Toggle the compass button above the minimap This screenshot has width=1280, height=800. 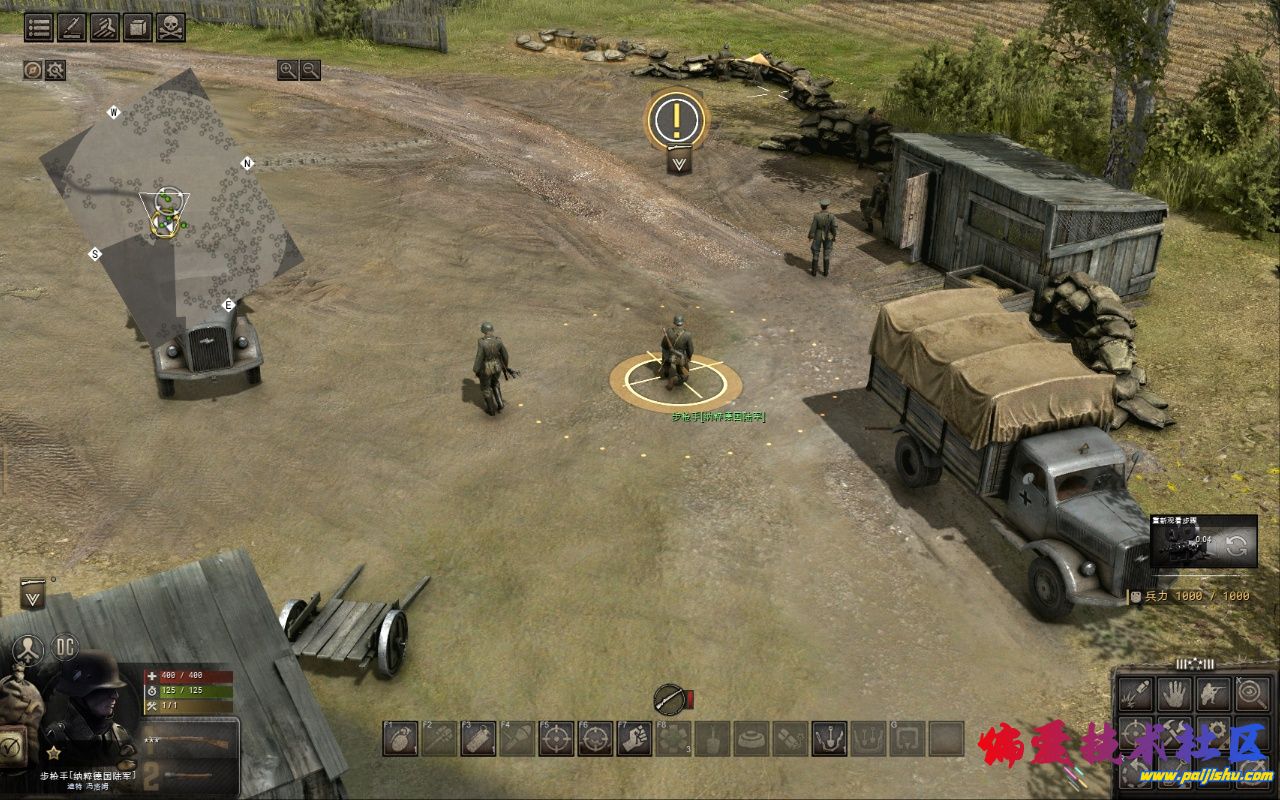tap(33, 70)
